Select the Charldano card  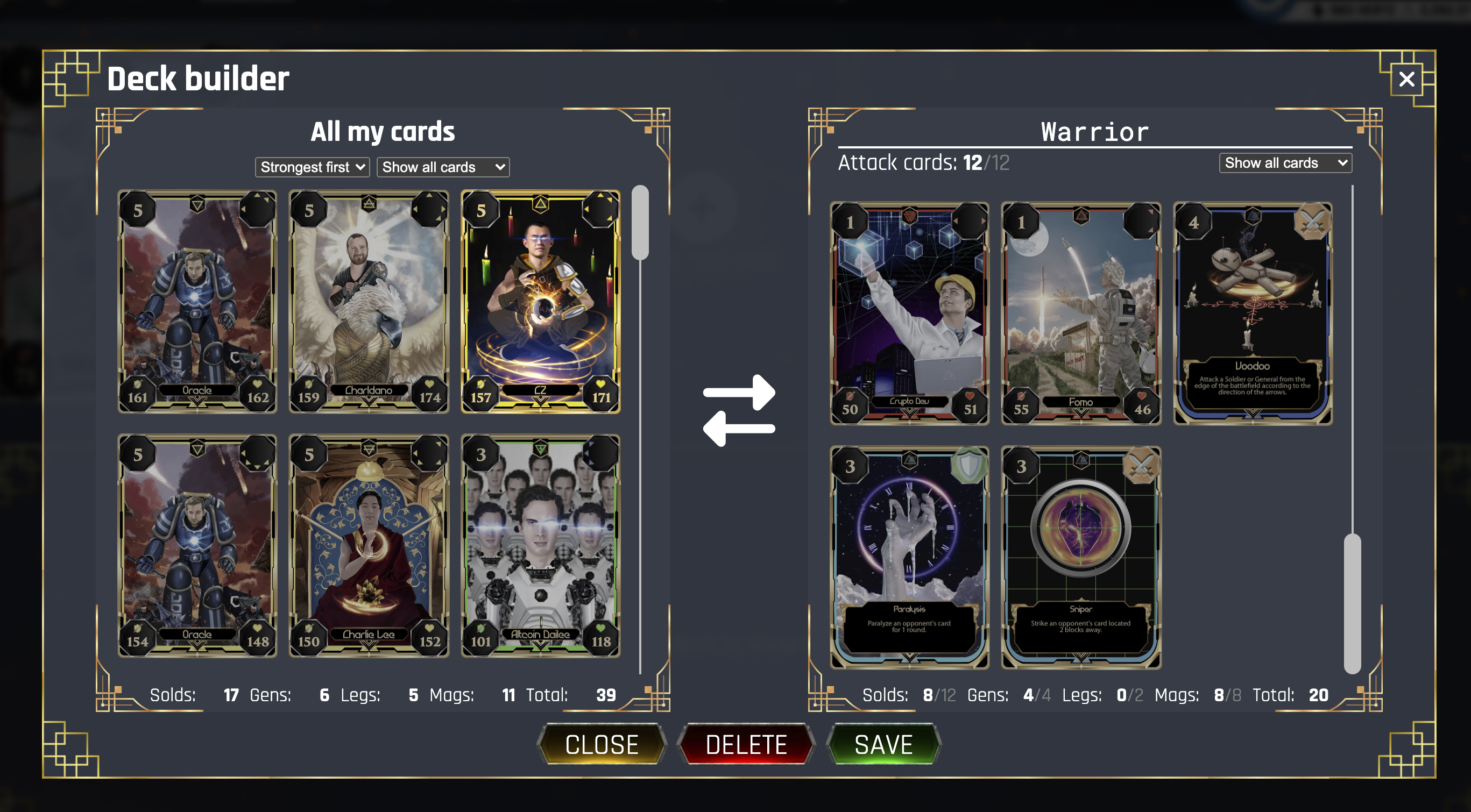[369, 302]
